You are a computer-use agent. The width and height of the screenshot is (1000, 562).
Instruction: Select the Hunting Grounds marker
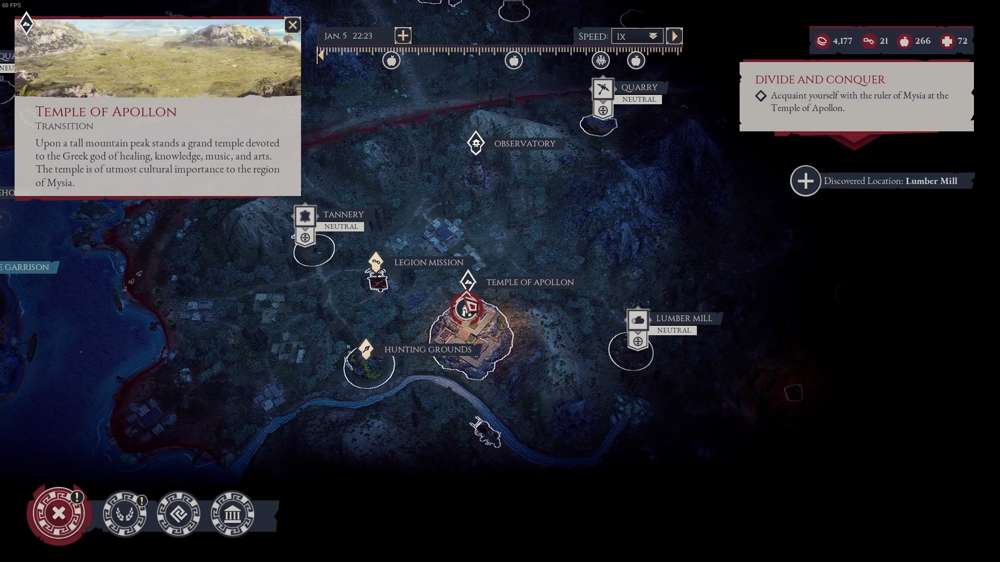[x=367, y=350]
